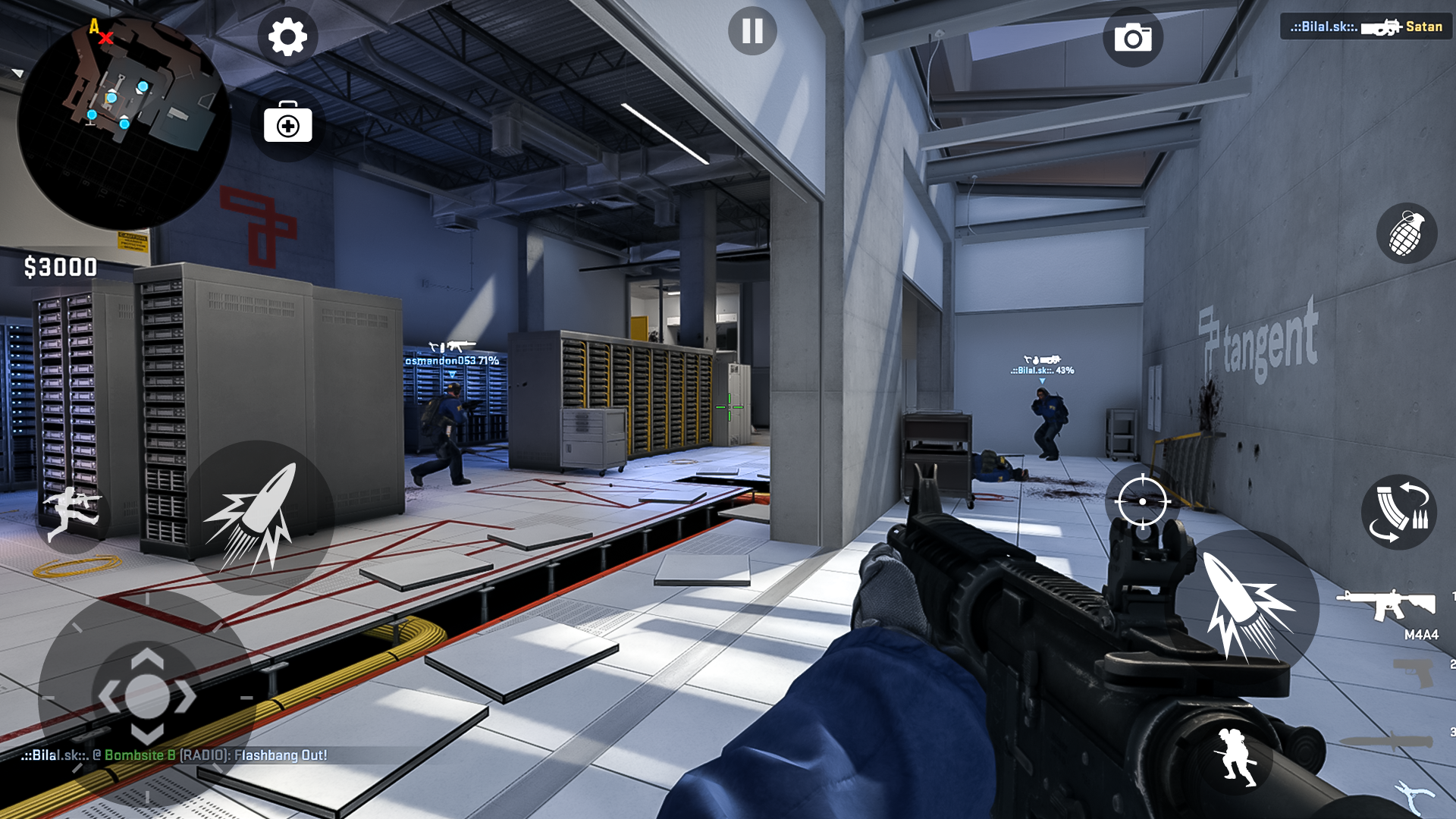
Task: Check your $3000 money display
Action: click(59, 266)
